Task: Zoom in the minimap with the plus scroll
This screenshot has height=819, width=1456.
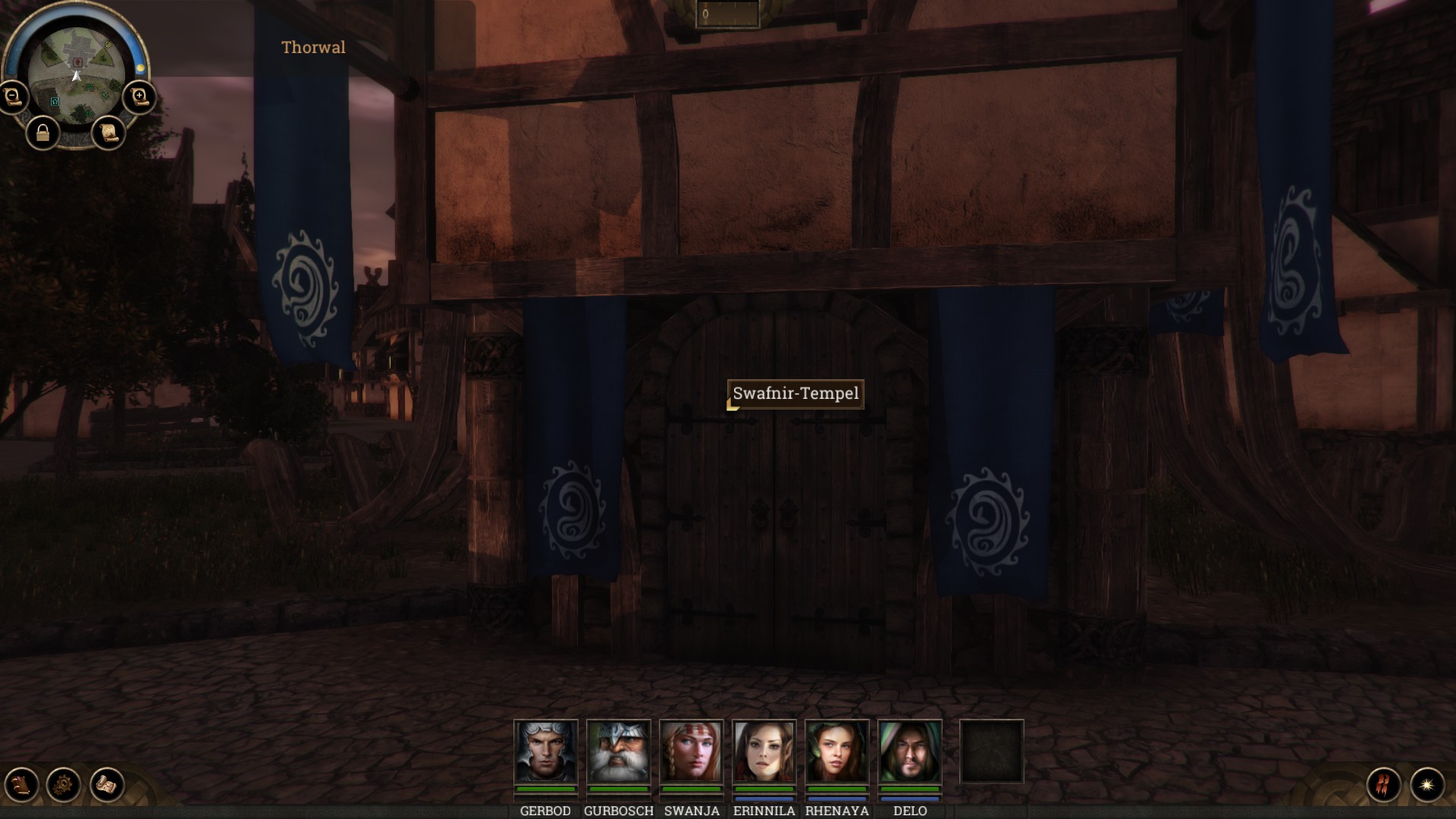Action: pyautogui.click(x=140, y=97)
